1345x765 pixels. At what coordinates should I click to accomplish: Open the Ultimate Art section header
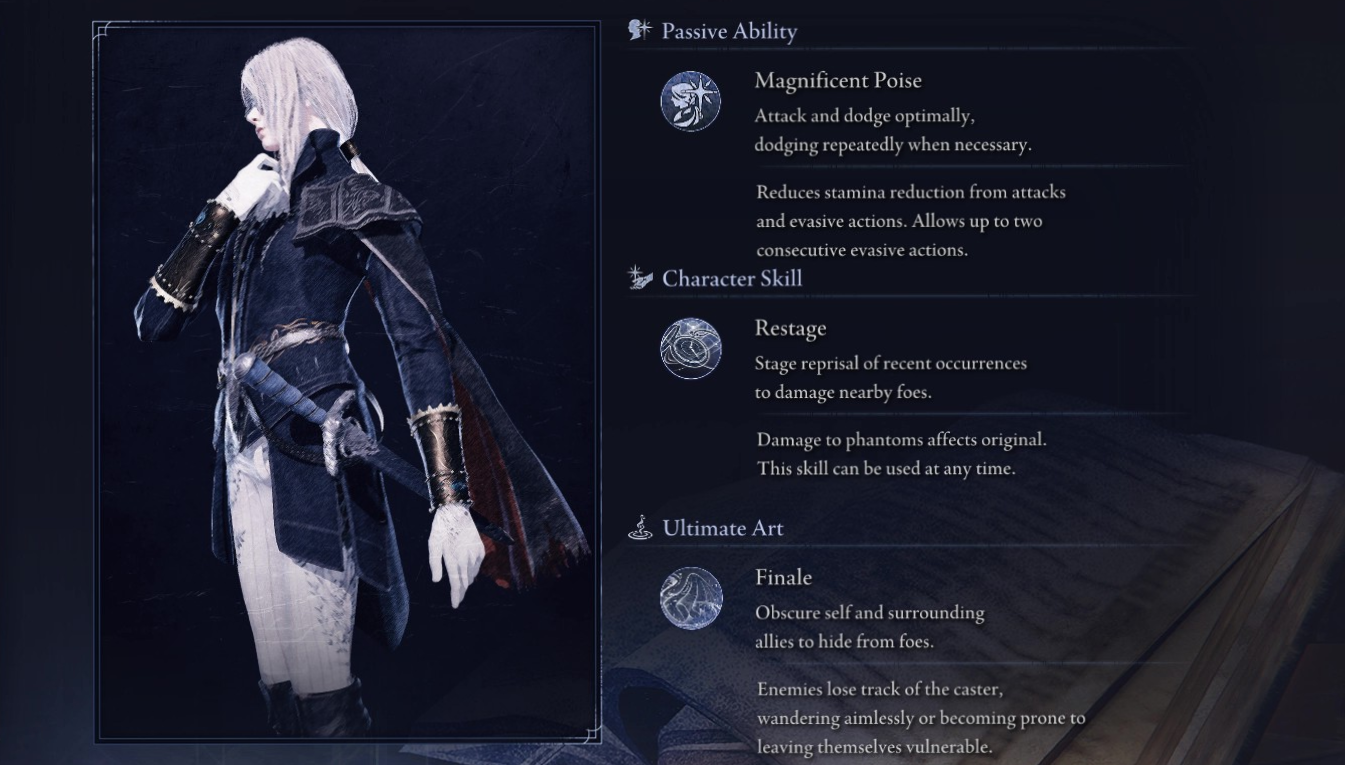(723, 528)
